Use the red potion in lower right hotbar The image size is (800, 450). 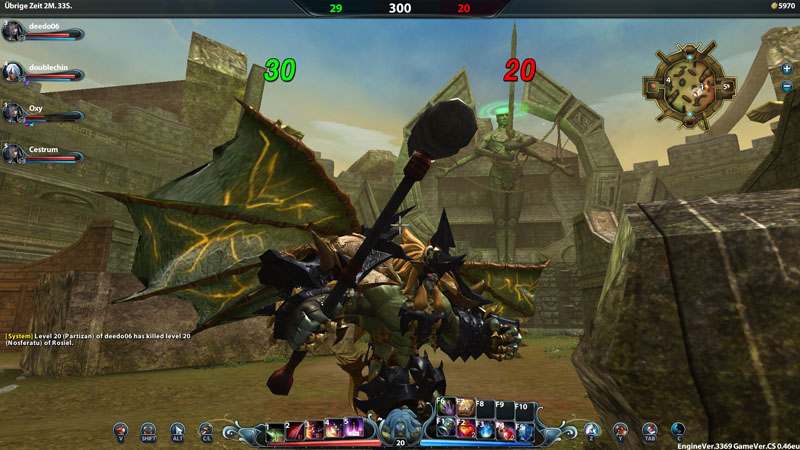(467, 430)
